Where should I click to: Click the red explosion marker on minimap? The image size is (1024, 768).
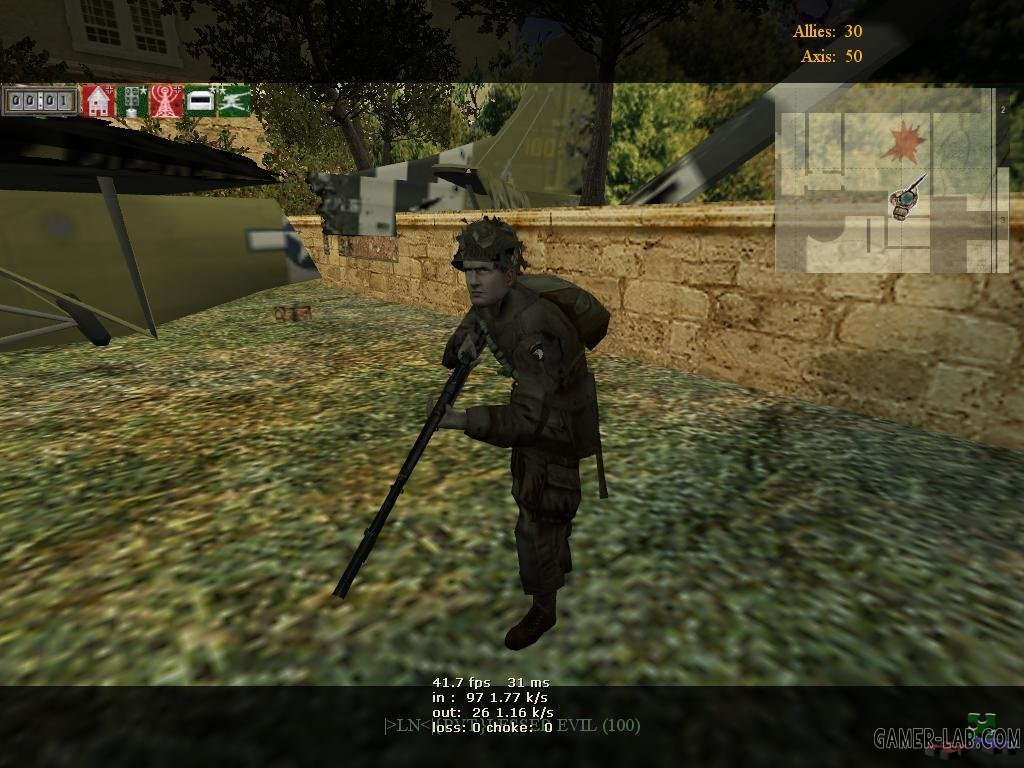[x=902, y=141]
